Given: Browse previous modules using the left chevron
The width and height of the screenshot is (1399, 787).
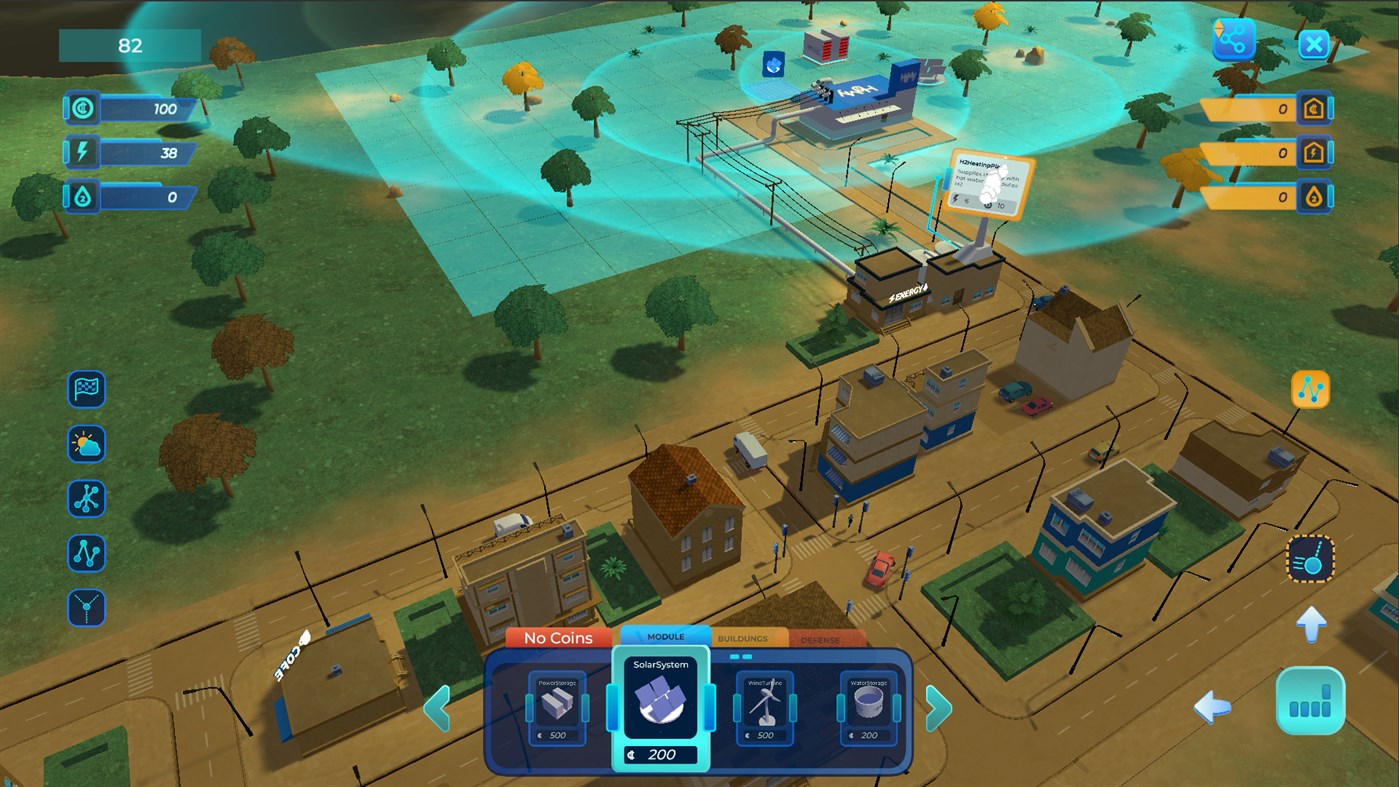Looking at the screenshot, I should pos(438,707).
